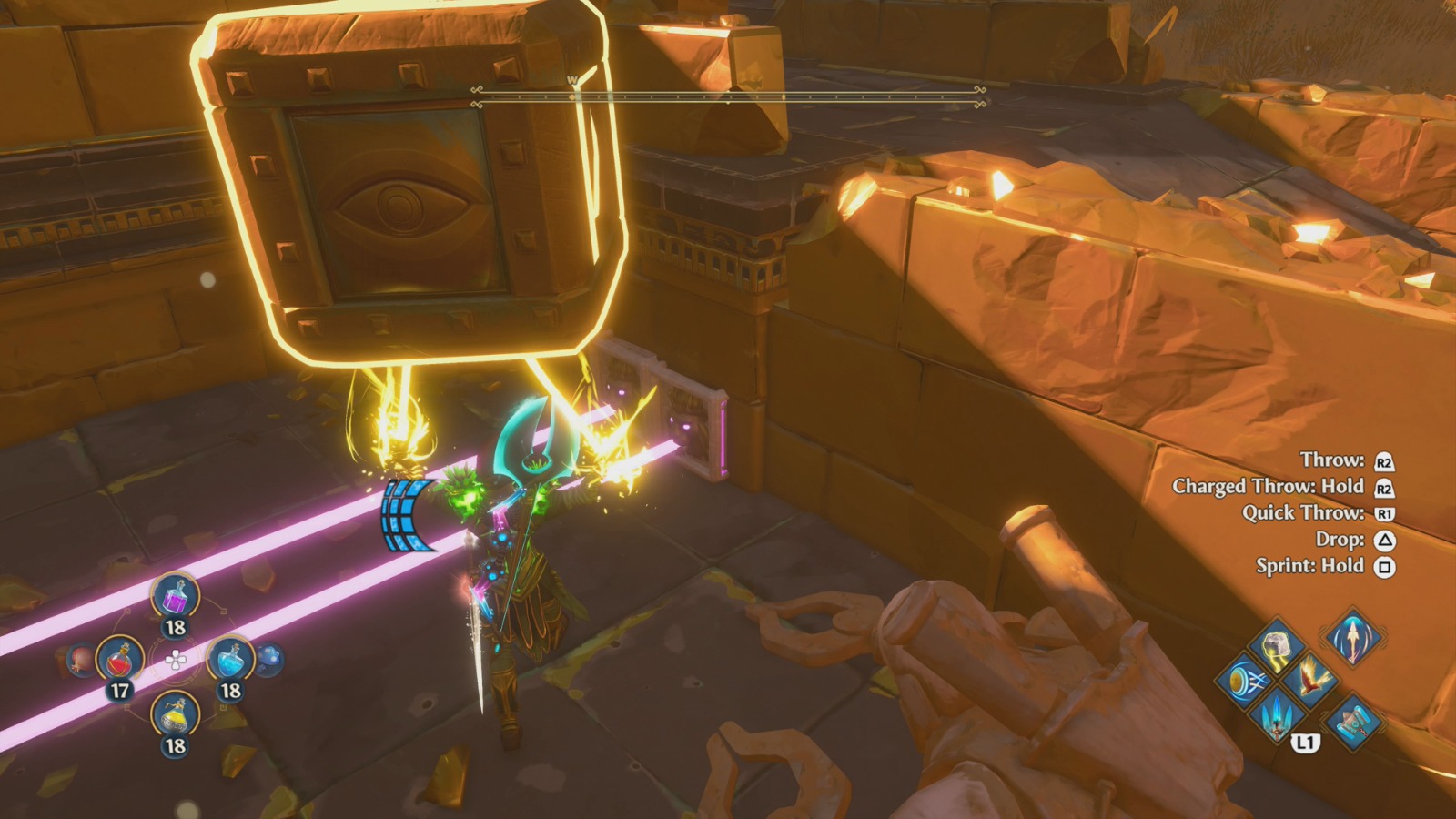Click the L1 button prompt badge
1456x819 pixels.
(1305, 743)
